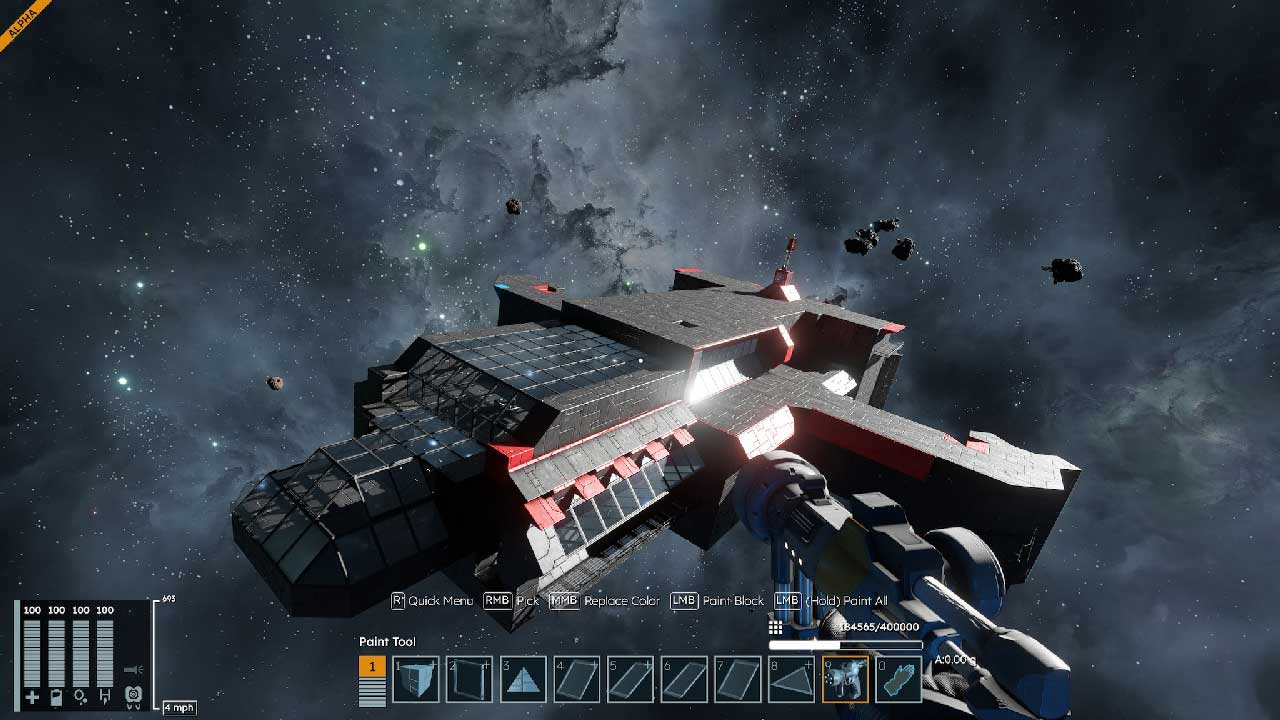
Task: Select the pyramid block in slot 3
Action: tap(524, 680)
